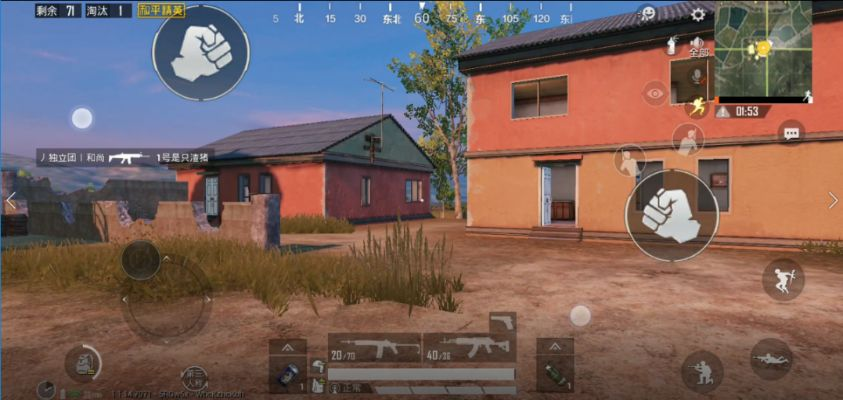Select the pistol sidearm slot

pos(502,322)
